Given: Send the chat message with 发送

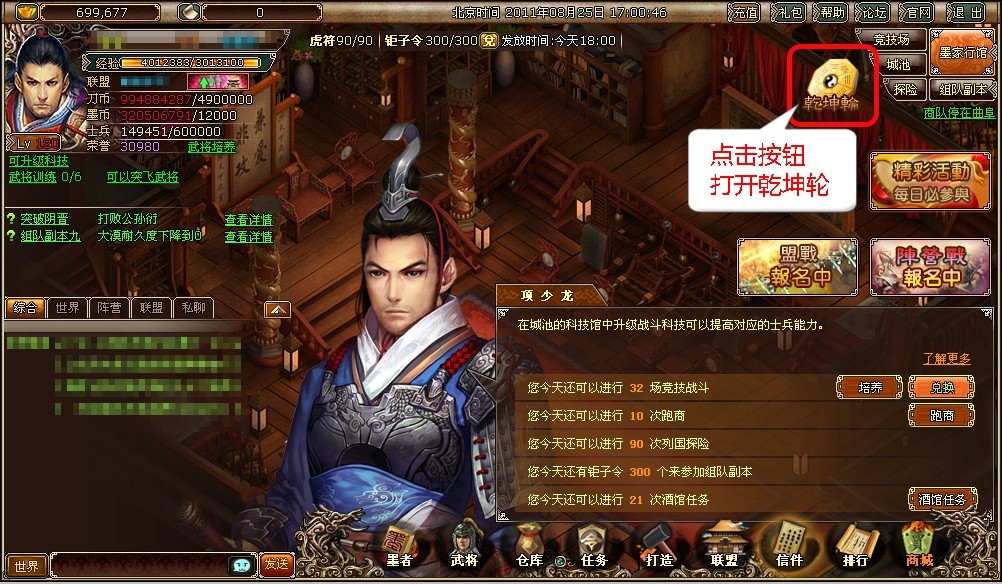Looking at the screenshot, I should [276, 565].
